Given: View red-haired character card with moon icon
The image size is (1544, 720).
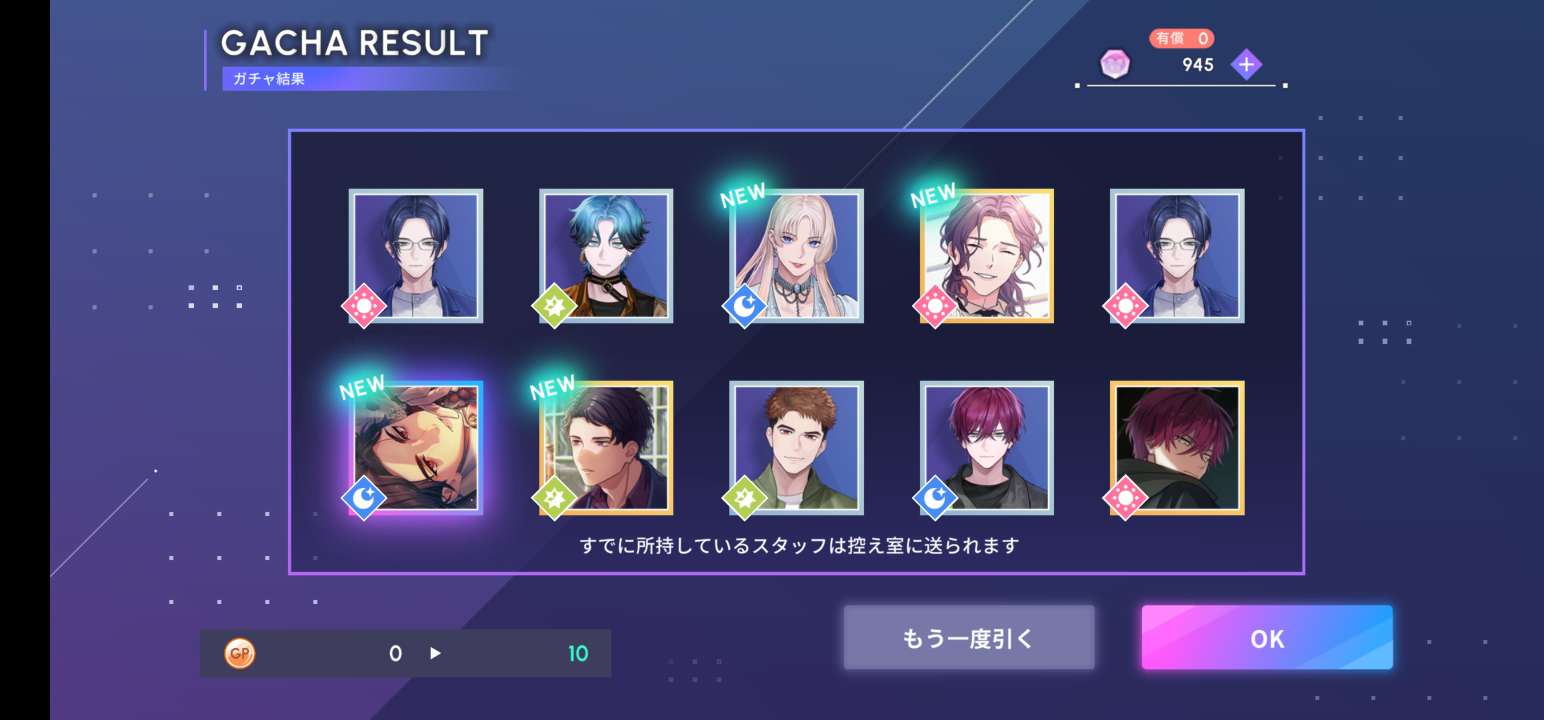Looking at the screenshot, I should click(987, 448).
